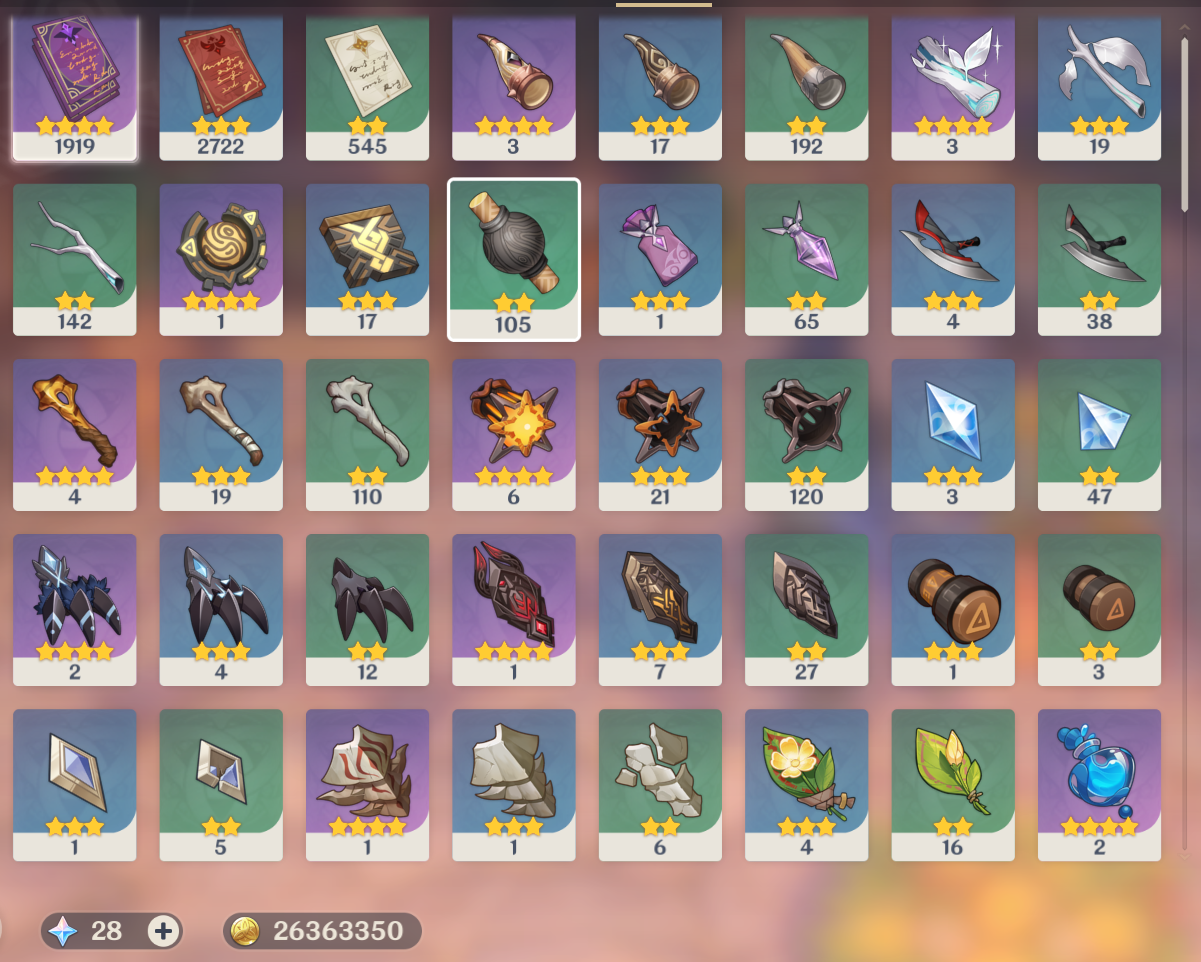Image resolution: width=1201 pixels, height=962 pixels.
Task: Select the blue potion bottle item
Action: pos(1099,783)
